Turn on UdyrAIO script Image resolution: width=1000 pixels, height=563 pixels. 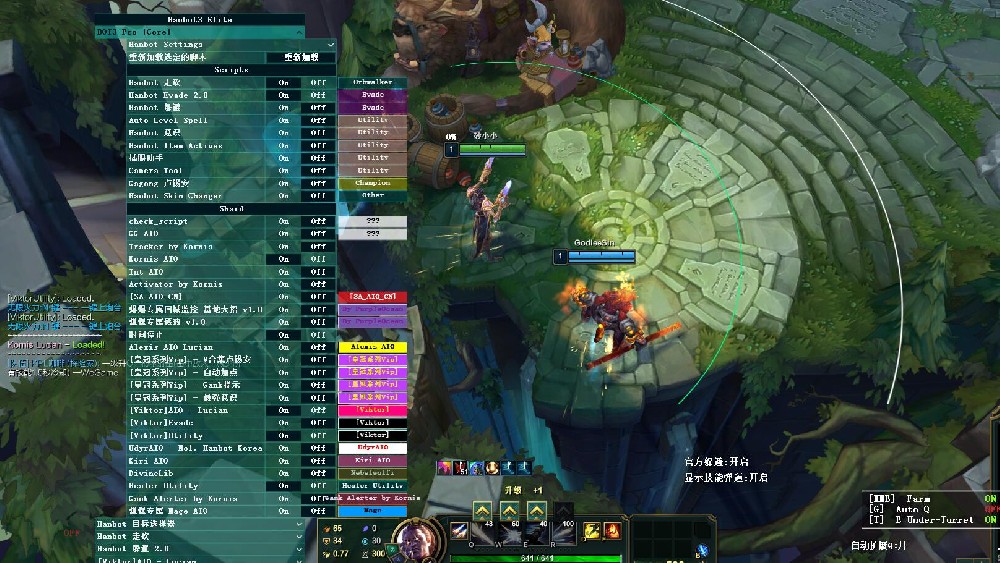pyautogui.click(x=284, y=448)
